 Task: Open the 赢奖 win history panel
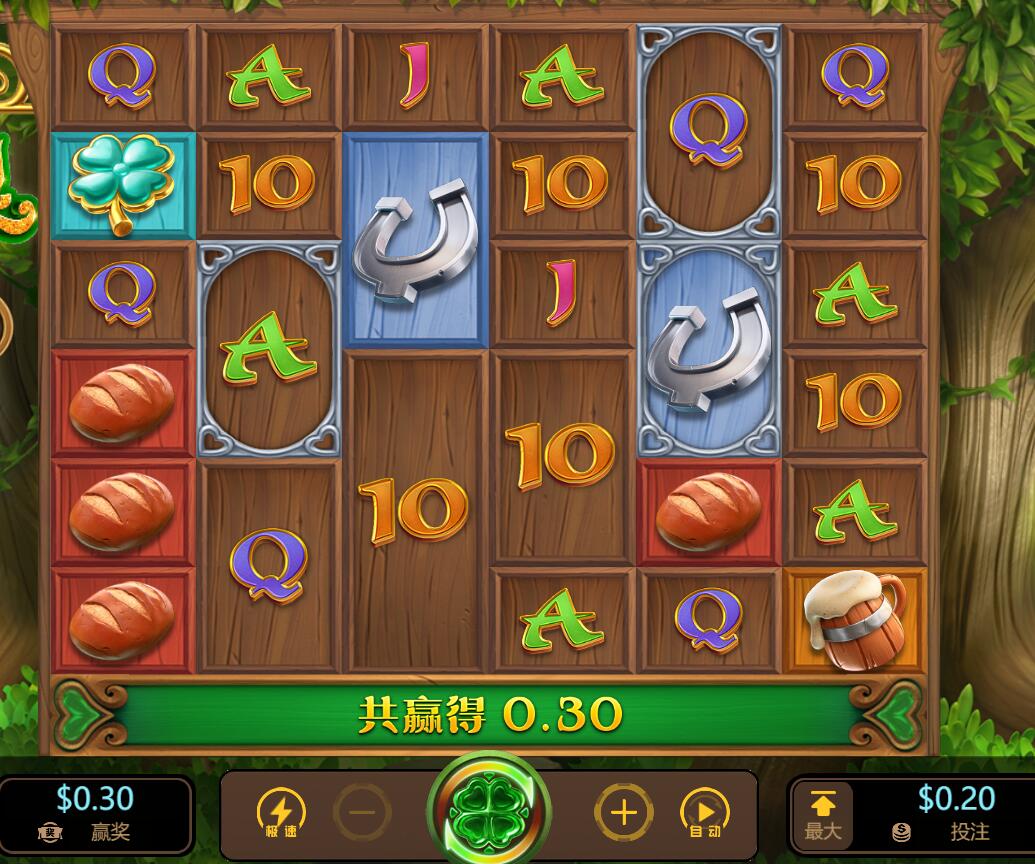[x=95, y=812]
